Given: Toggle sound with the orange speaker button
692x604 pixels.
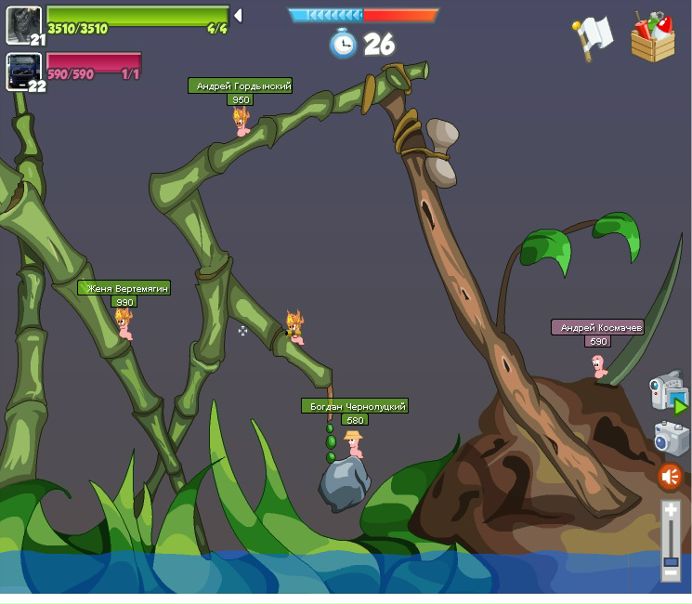Looking at the screenshot, I should click(670, 476).
